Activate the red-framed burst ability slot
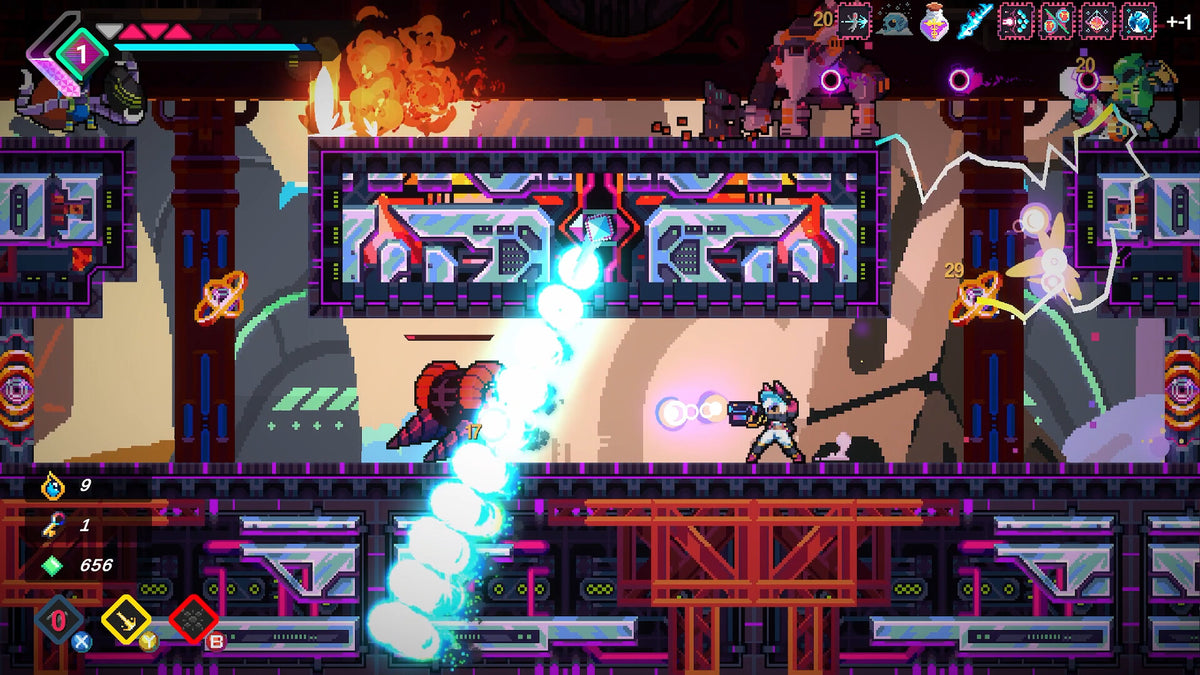Screen dimensions: 1200x675 click(x=193, y=620)
